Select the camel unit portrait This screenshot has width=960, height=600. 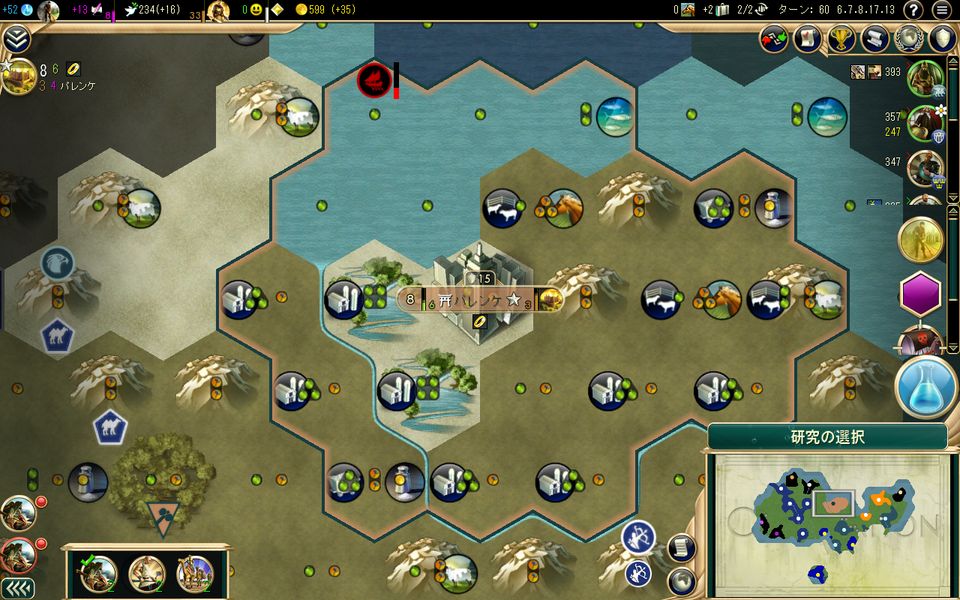(195, 573)
